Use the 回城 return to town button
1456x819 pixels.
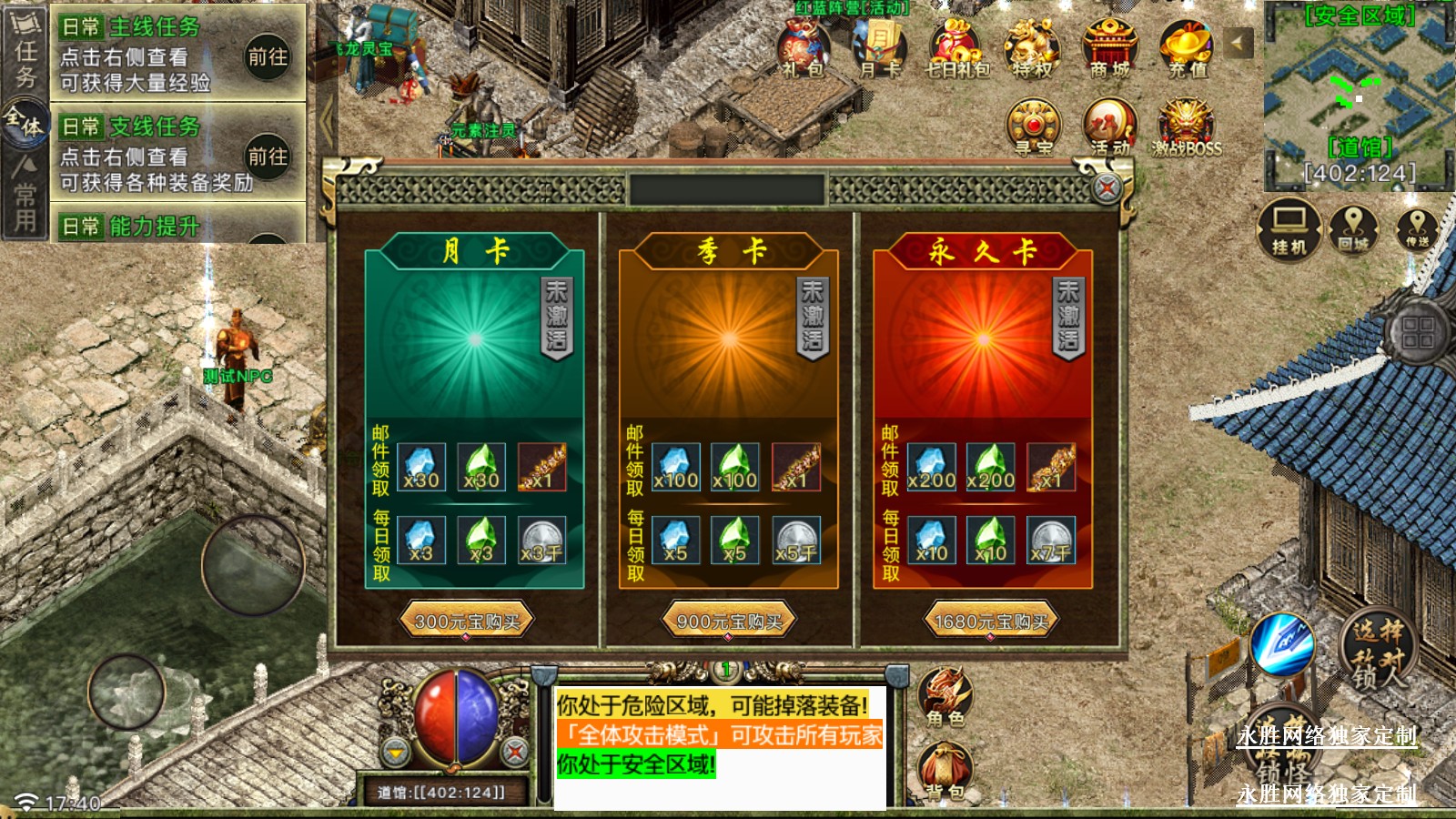click(x=1353, y=227)
